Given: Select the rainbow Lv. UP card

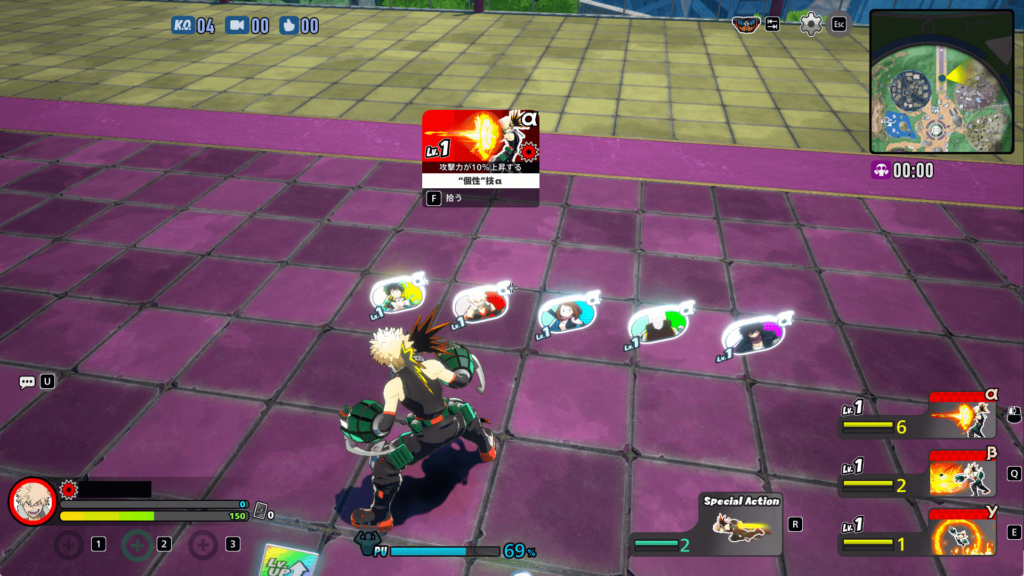Looking at the screenshot, I should (x=287, y=561).
